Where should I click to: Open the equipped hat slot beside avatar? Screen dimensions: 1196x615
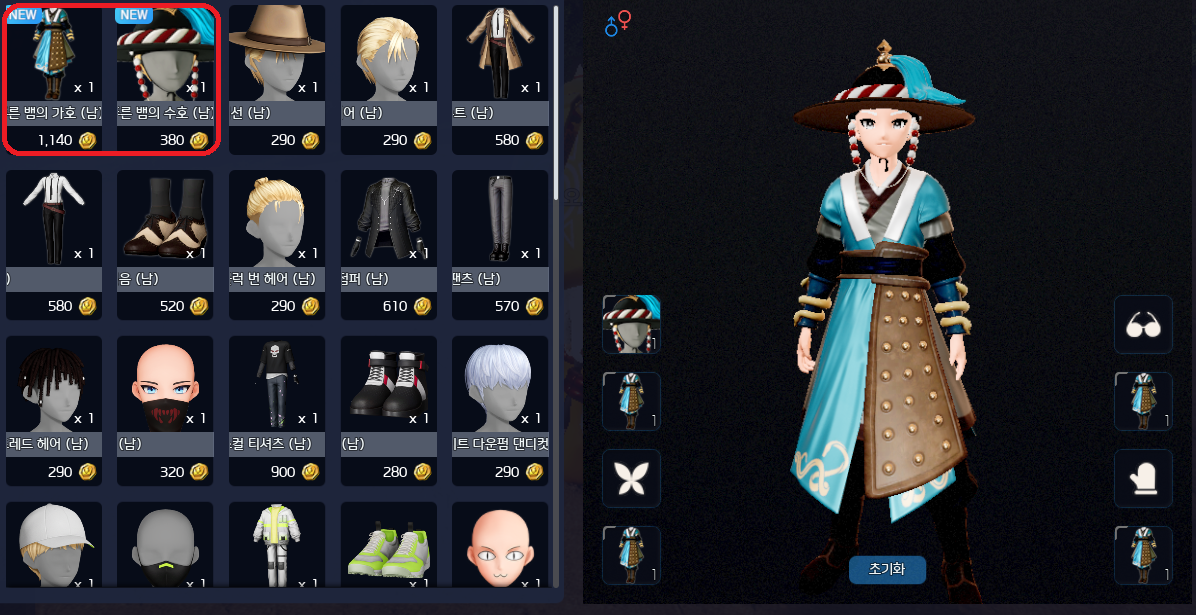click(x=631, y=324)
